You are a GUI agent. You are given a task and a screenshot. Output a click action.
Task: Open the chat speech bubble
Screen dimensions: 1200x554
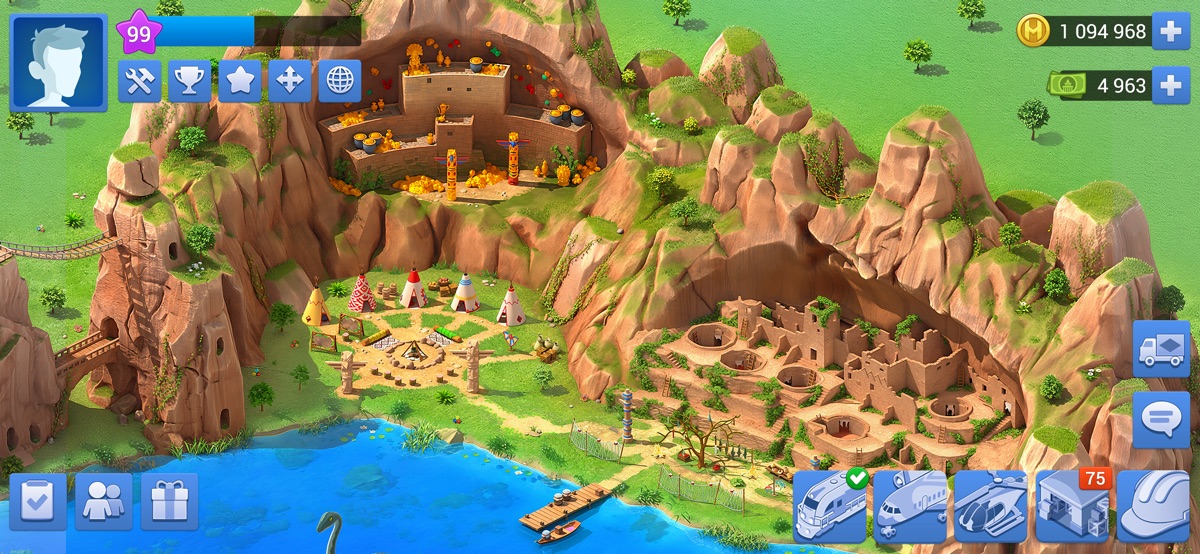point(1161,419)
